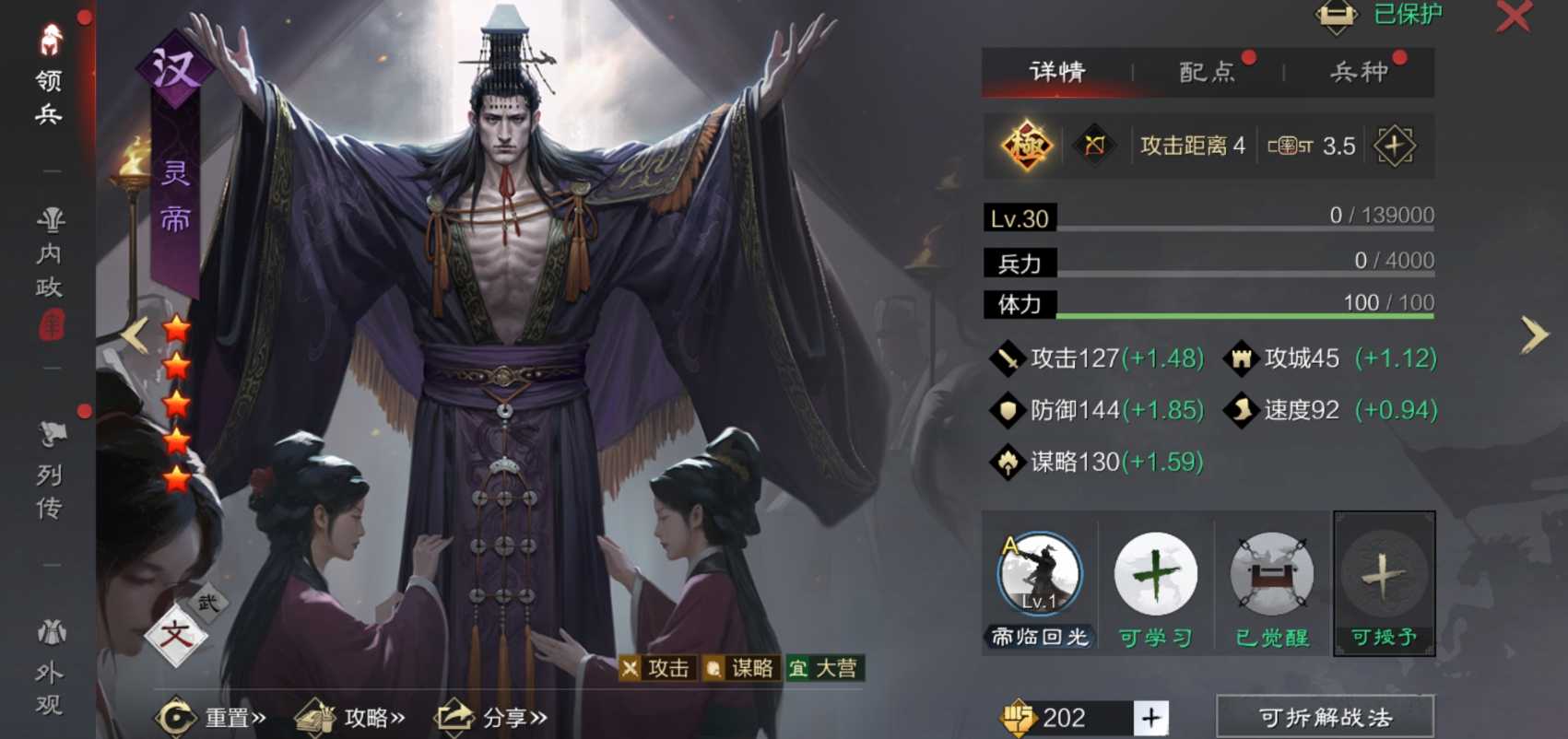This screenshot has width=1568, height=739.
Task: View the 已觉醒 awakened skill icon
Action: 1270,573
